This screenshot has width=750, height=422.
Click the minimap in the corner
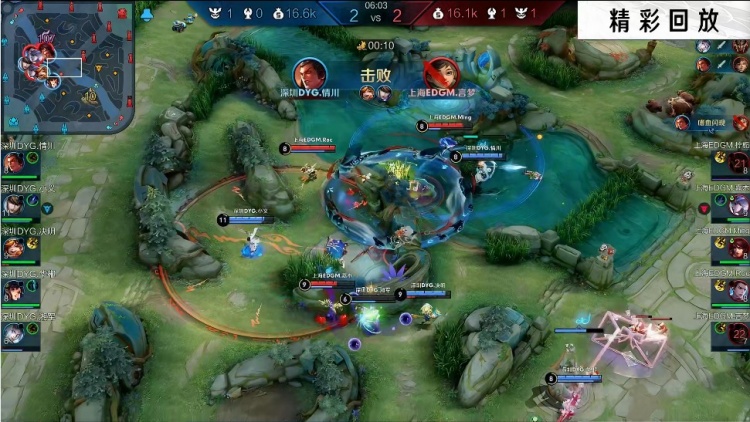pyautogui.click(x=65, y=67)
